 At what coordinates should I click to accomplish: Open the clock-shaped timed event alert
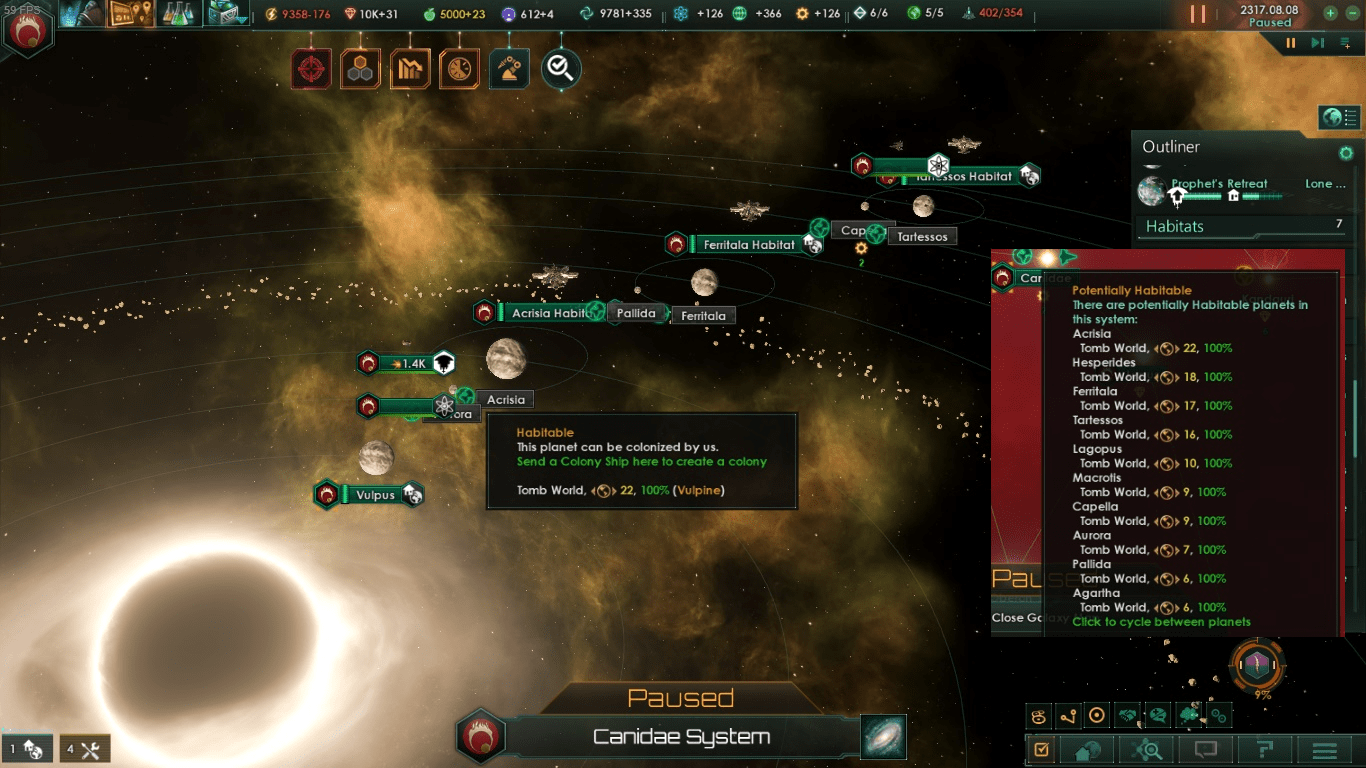point(459,68)
